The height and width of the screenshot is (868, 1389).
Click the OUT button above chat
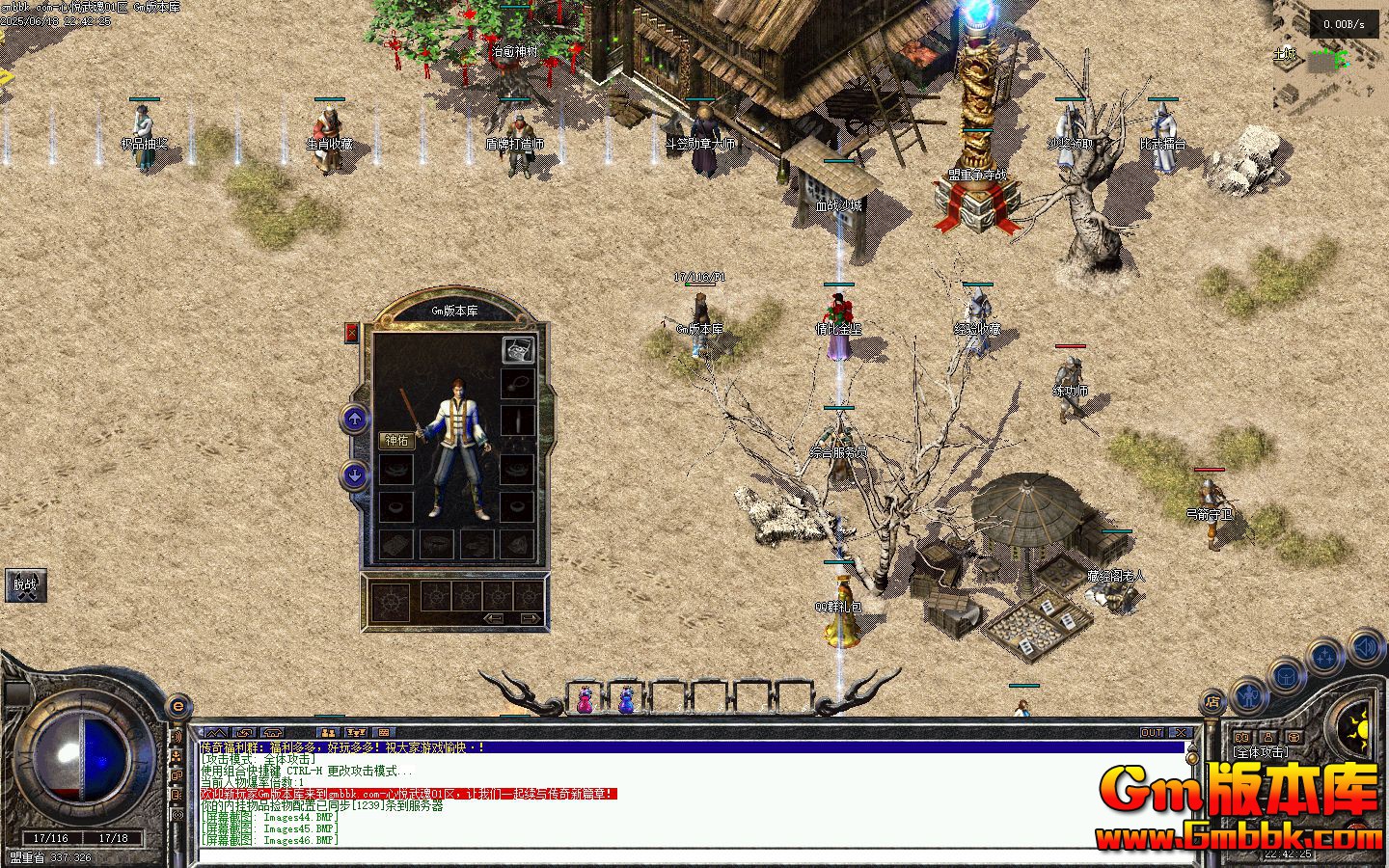tap(1152, 733)
